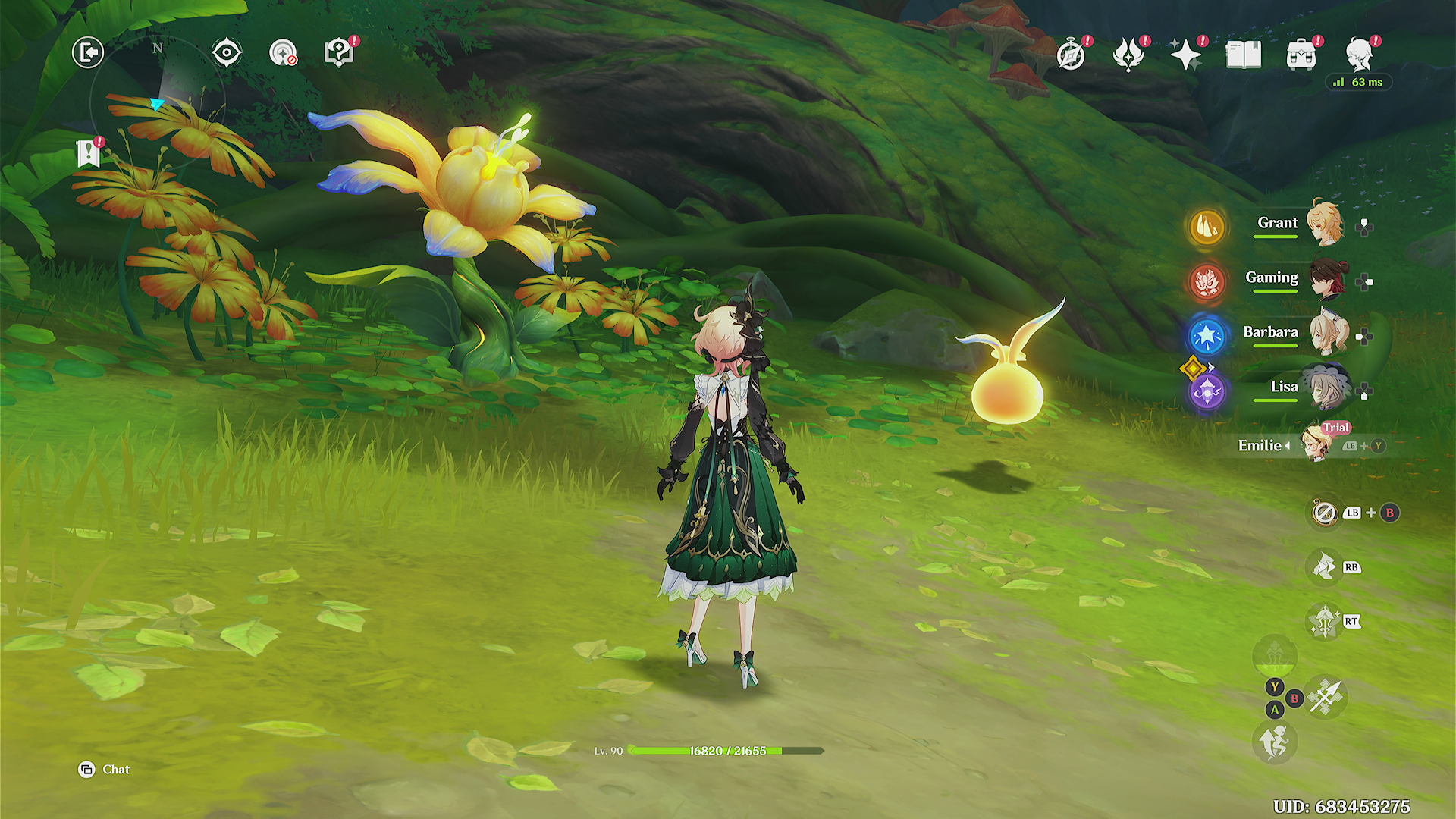Open the minimap with north marker
This screenshot has height=819, width=1456.
coord(158,99)
